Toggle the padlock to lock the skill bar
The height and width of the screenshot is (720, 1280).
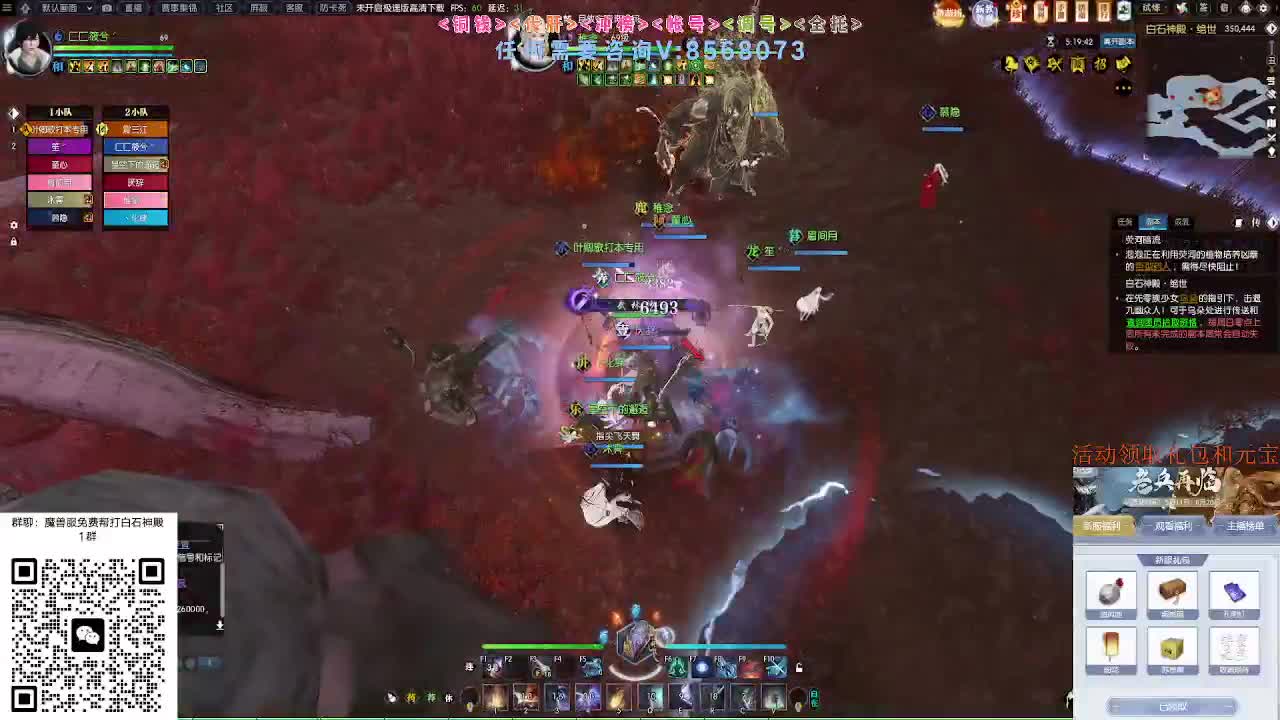[x=799, y=667]
